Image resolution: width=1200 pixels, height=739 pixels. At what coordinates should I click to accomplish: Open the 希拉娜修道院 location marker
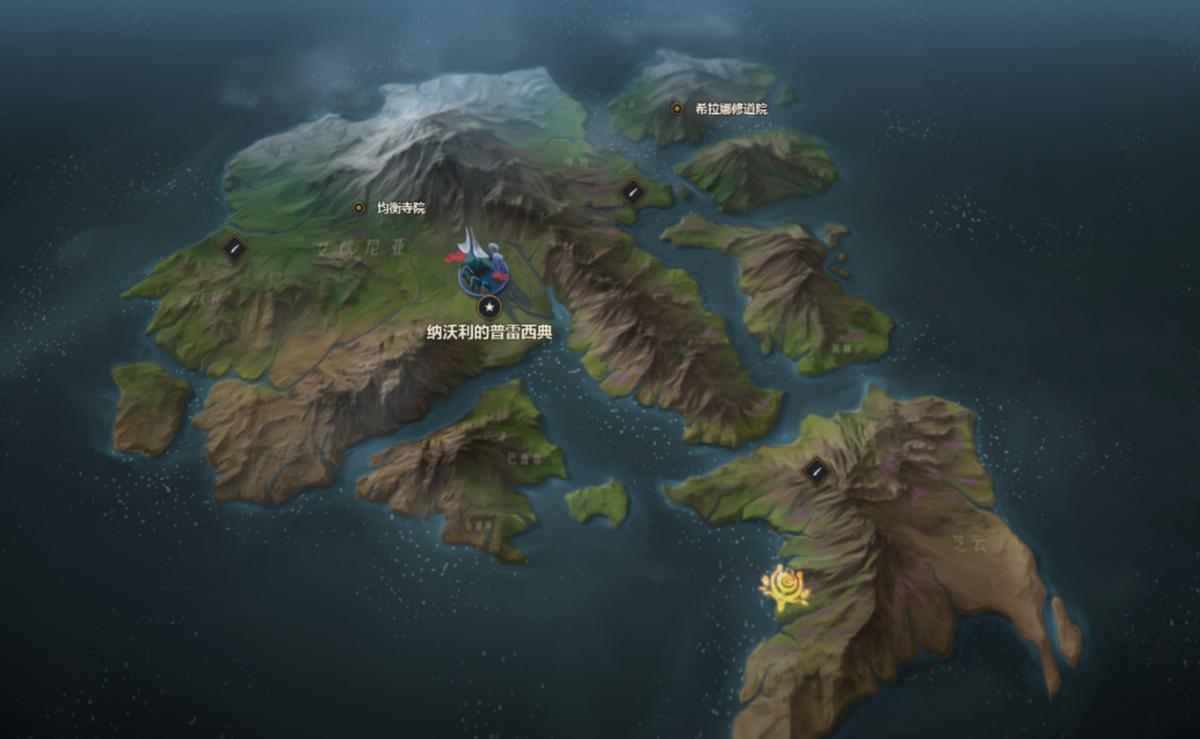(x=677, y=108)
